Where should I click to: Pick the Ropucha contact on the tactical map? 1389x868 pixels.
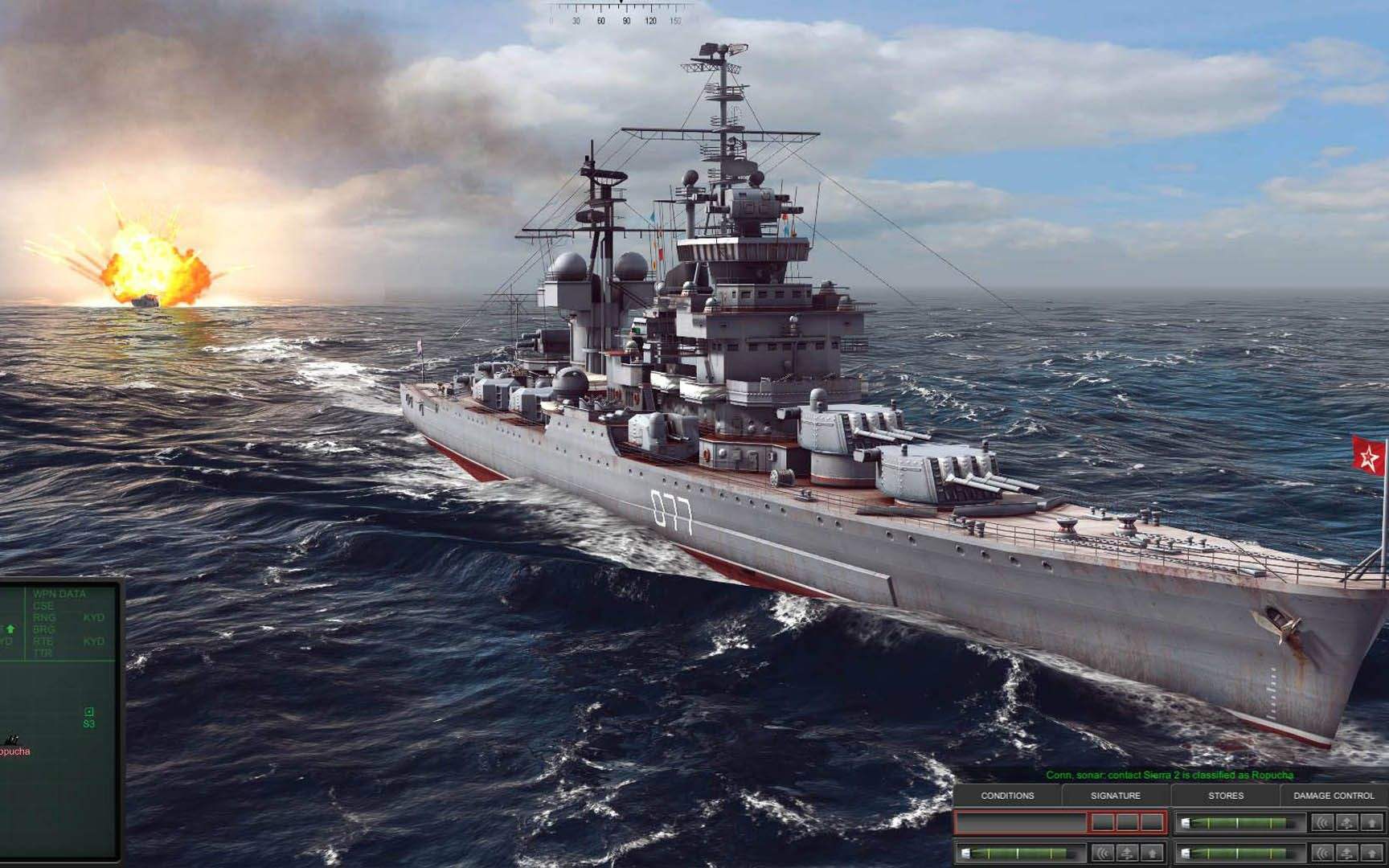[x=11, y=739]
